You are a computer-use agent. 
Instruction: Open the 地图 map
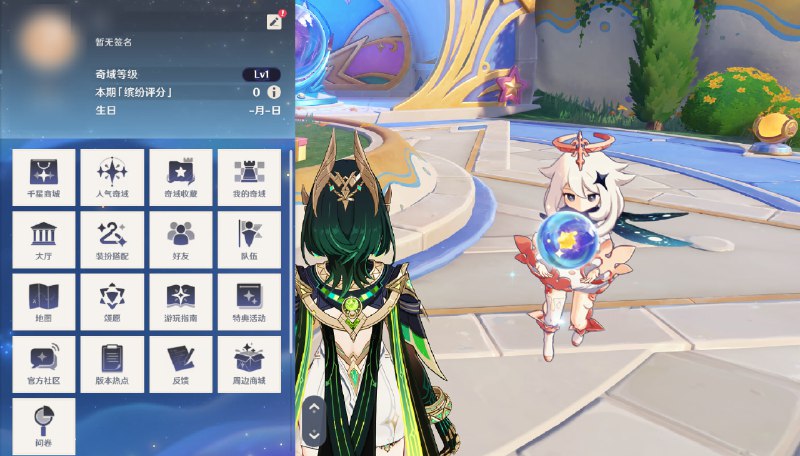(44, 302)
